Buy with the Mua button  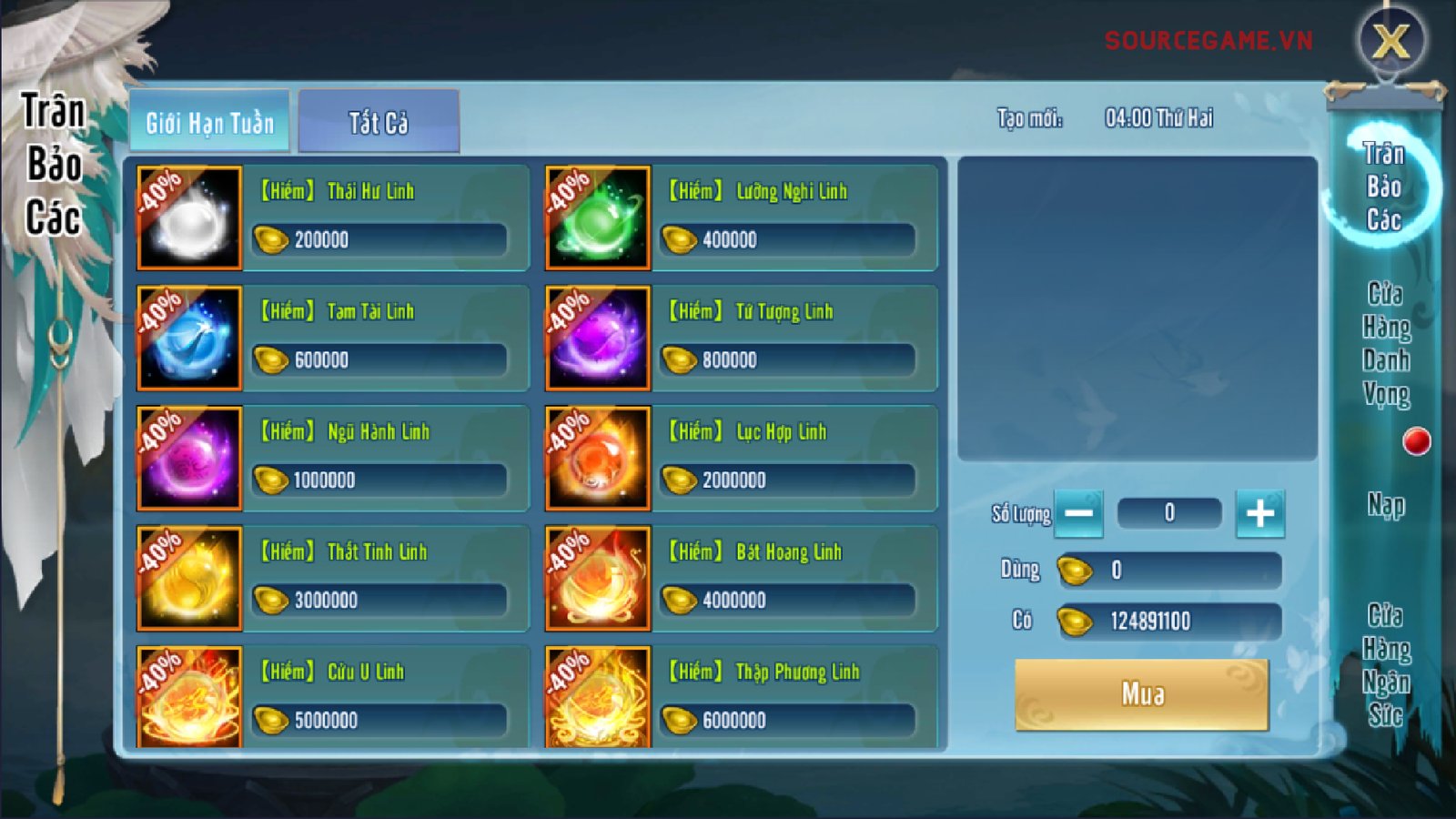(1142, 694)
